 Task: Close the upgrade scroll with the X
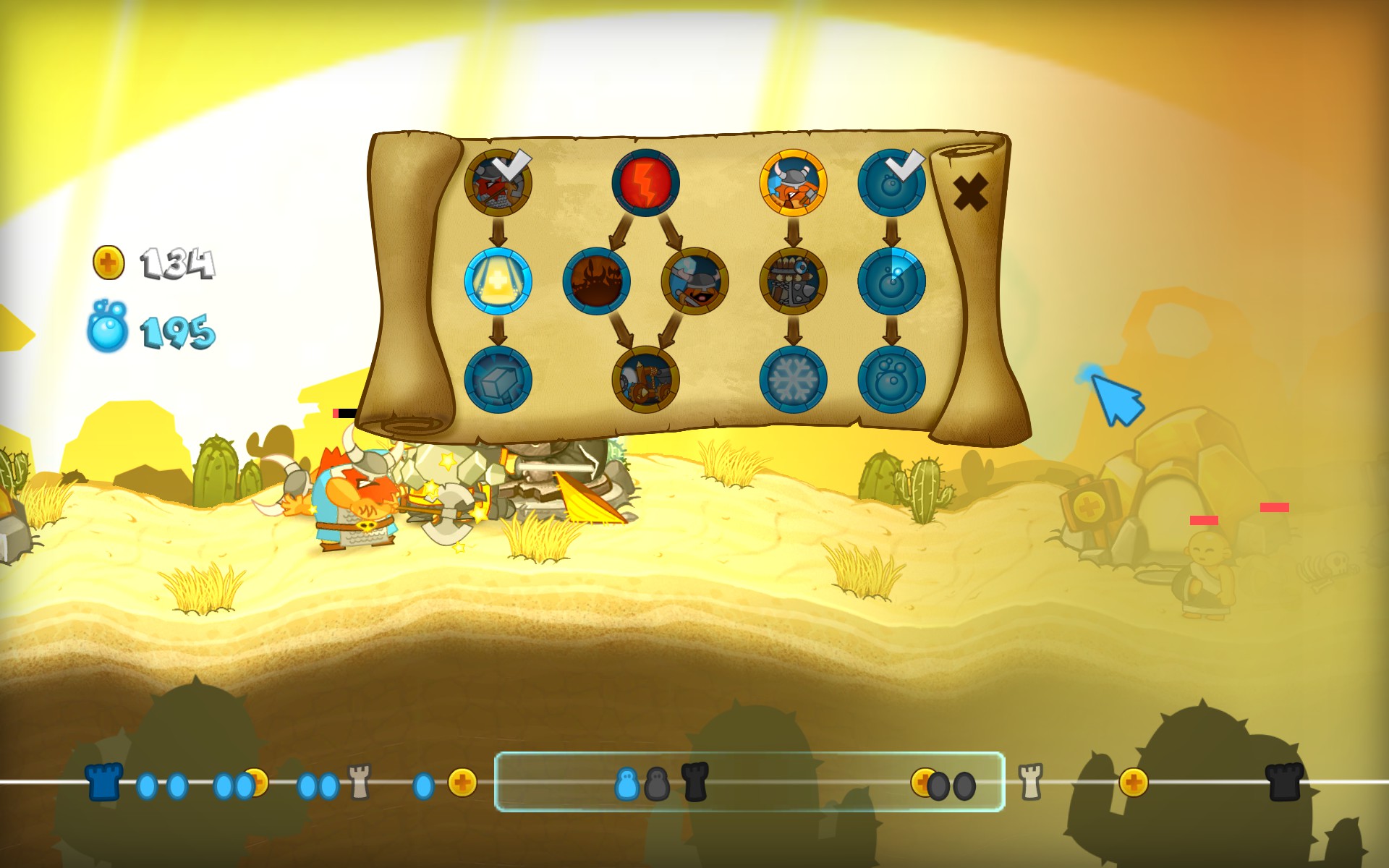coord(970,192)
